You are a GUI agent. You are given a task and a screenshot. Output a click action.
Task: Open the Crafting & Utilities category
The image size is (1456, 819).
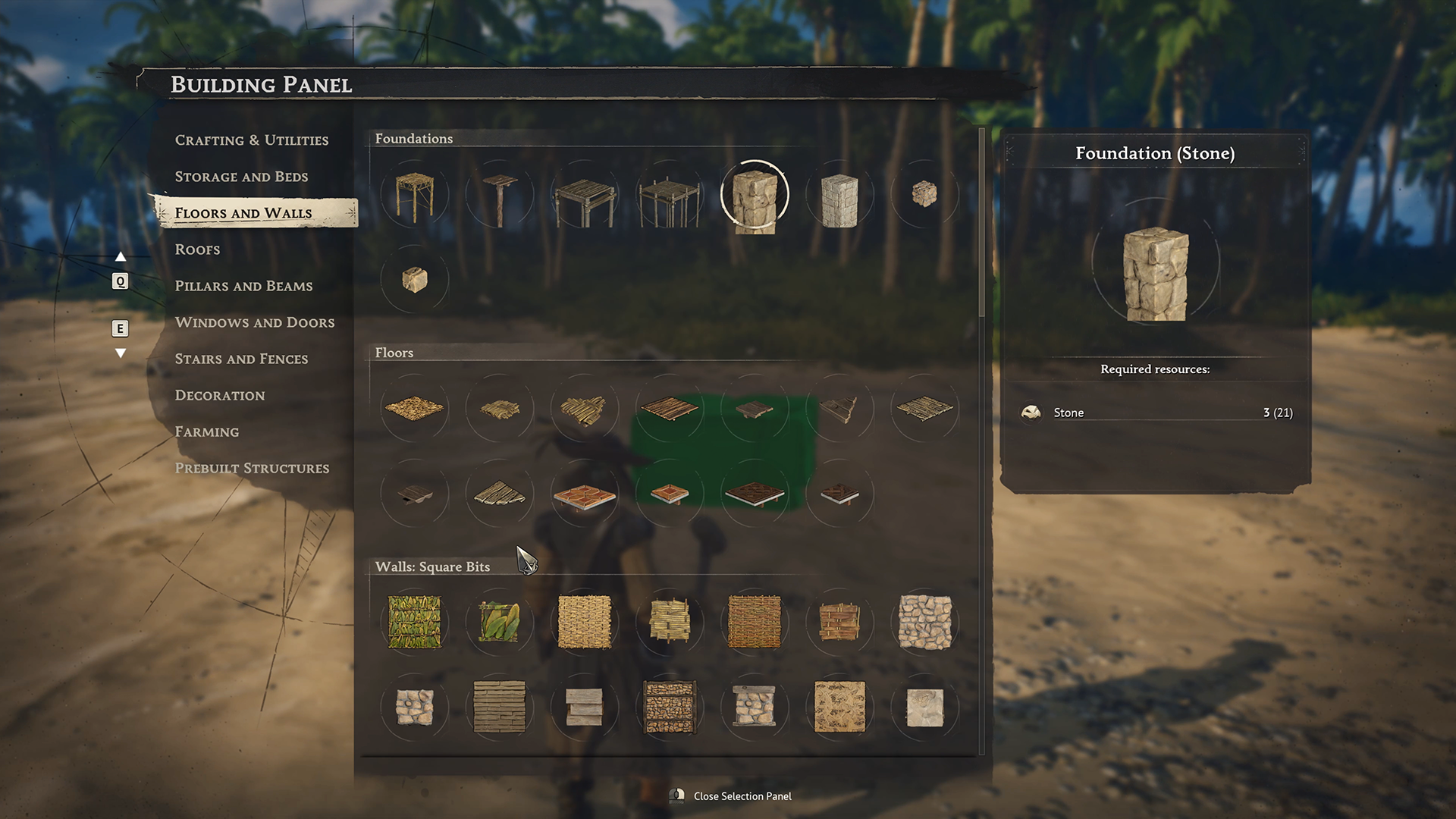tap(251, 140)
